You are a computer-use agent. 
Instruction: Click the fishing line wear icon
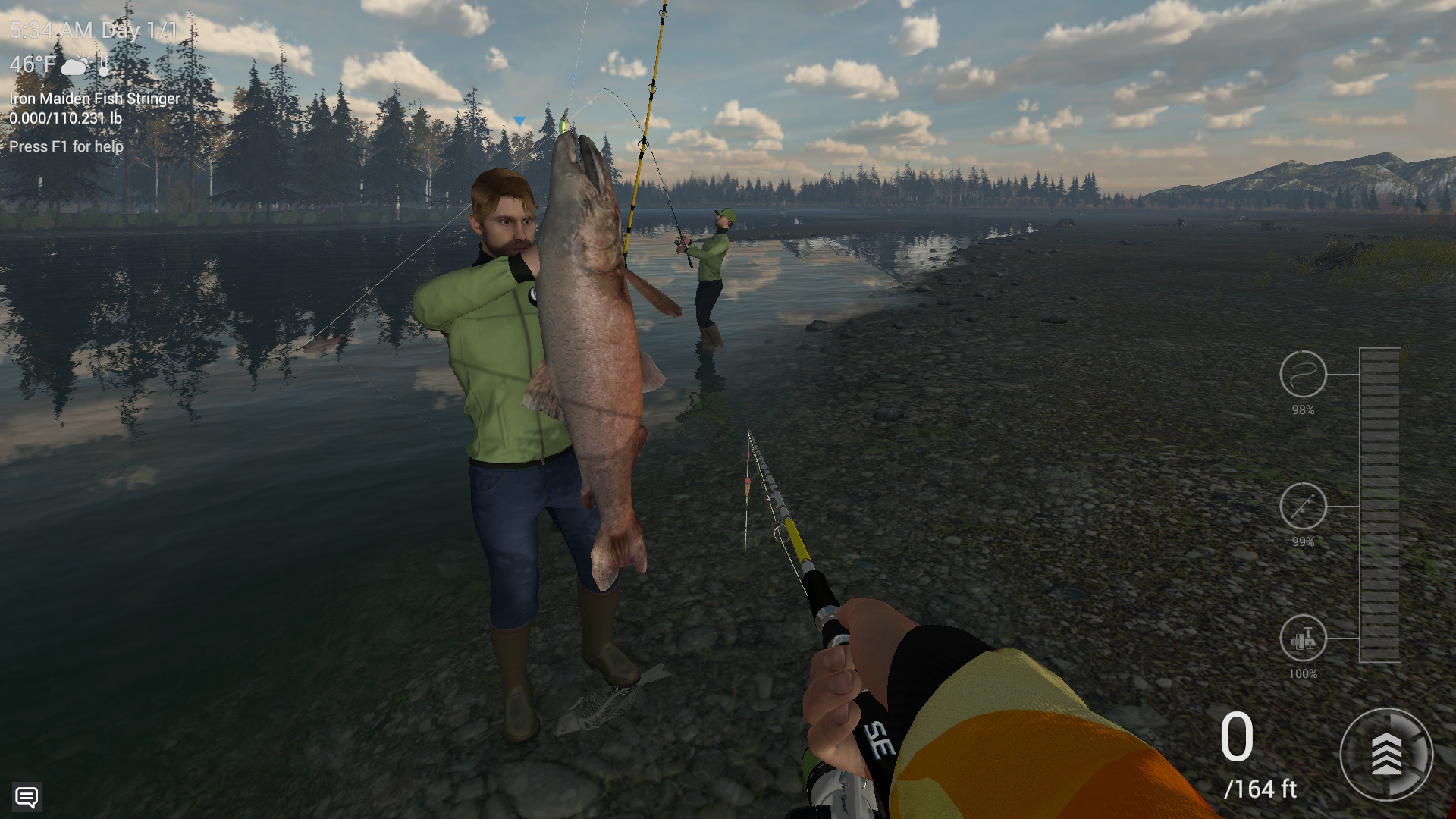(1302, 374)
